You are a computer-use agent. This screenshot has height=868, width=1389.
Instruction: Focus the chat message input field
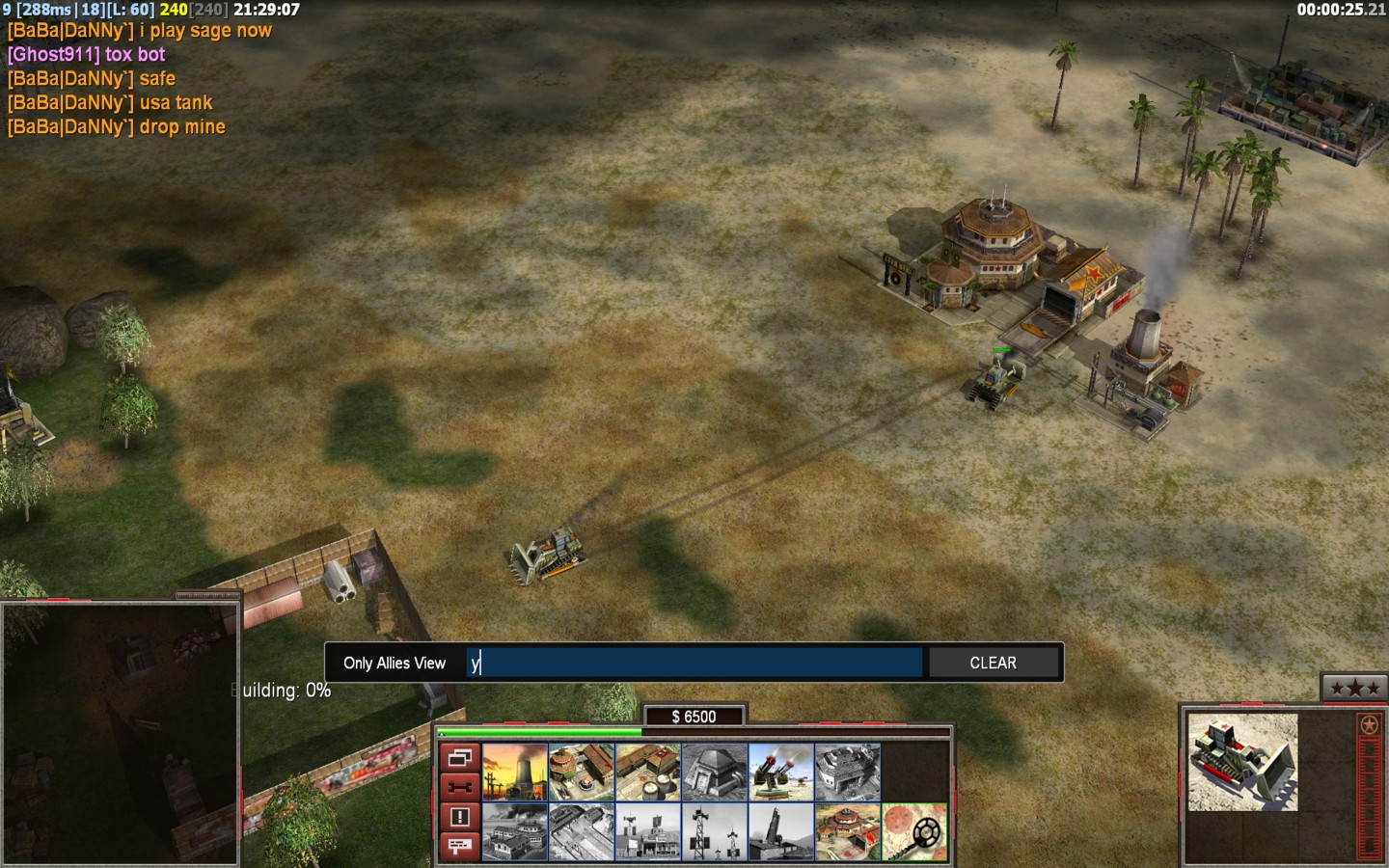(694, 663)
